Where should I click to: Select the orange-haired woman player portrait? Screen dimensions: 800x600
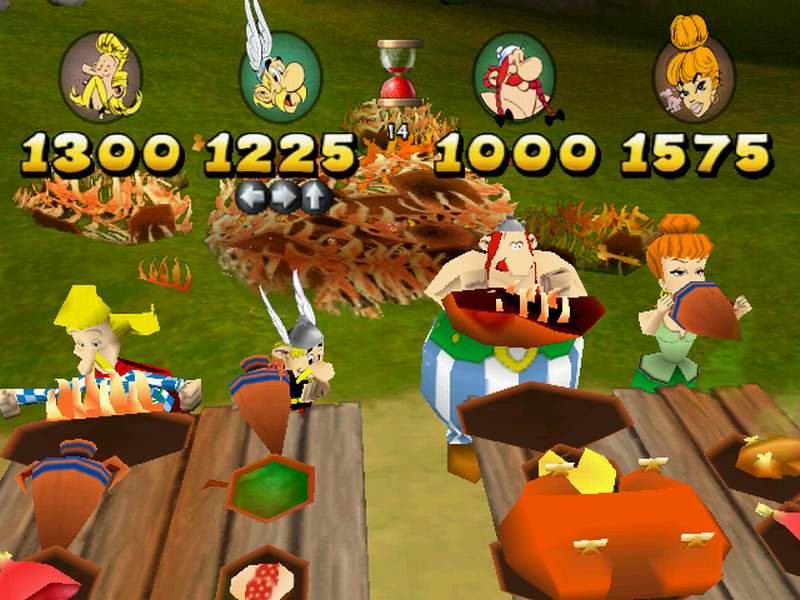coord(694,76)
